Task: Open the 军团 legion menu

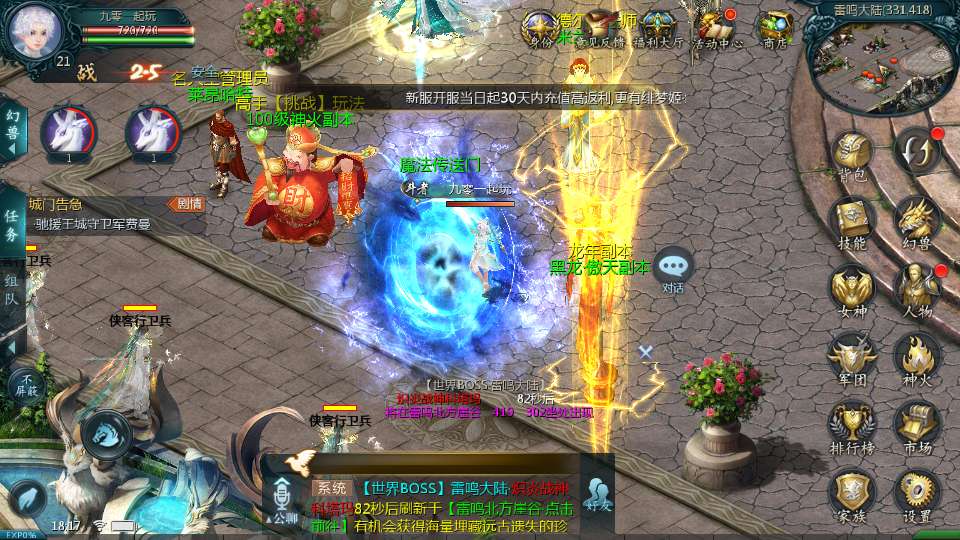Action: pos(852,356)
